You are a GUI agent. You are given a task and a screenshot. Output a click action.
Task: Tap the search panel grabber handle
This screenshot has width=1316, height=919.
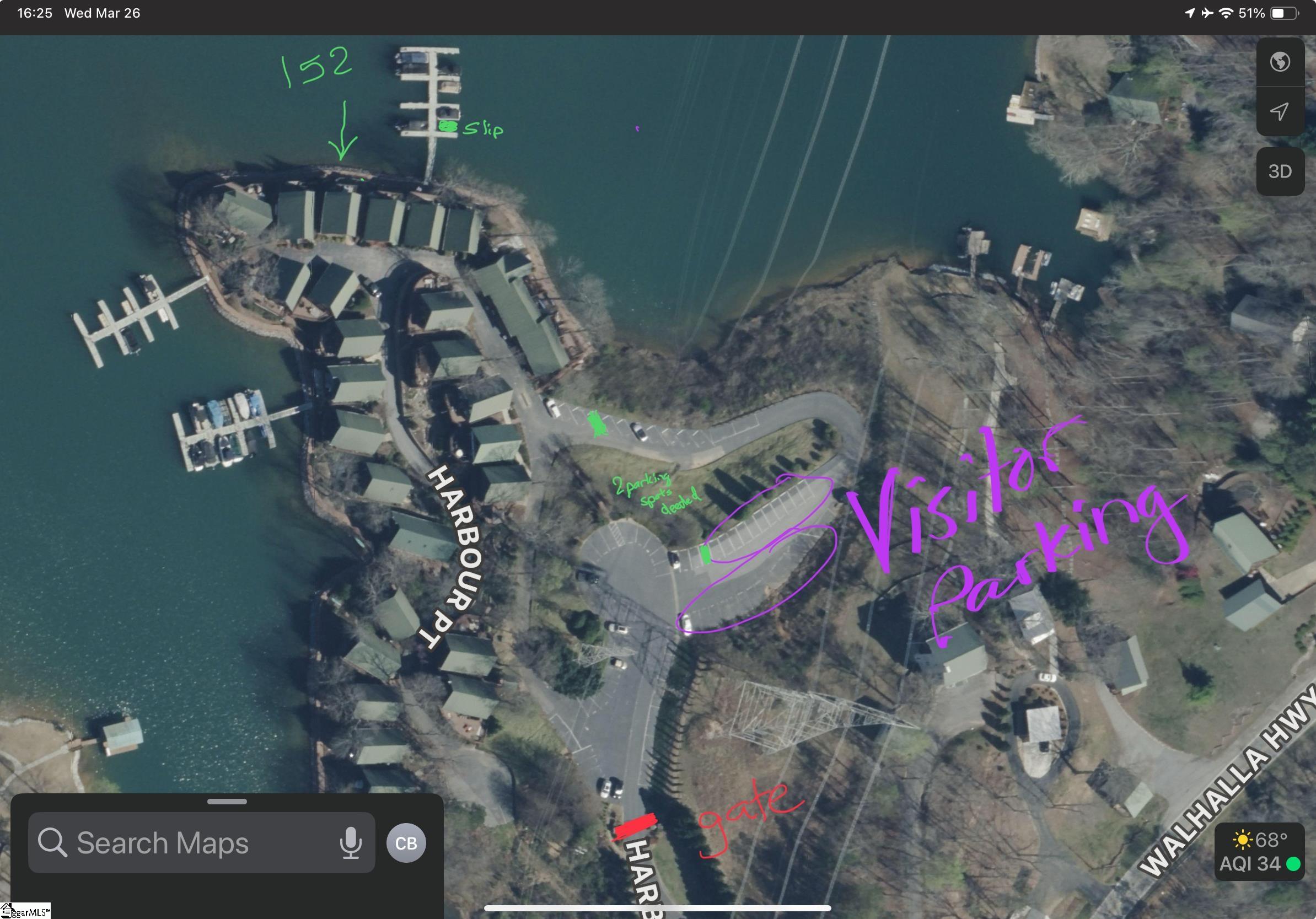[x=227, y=802]
